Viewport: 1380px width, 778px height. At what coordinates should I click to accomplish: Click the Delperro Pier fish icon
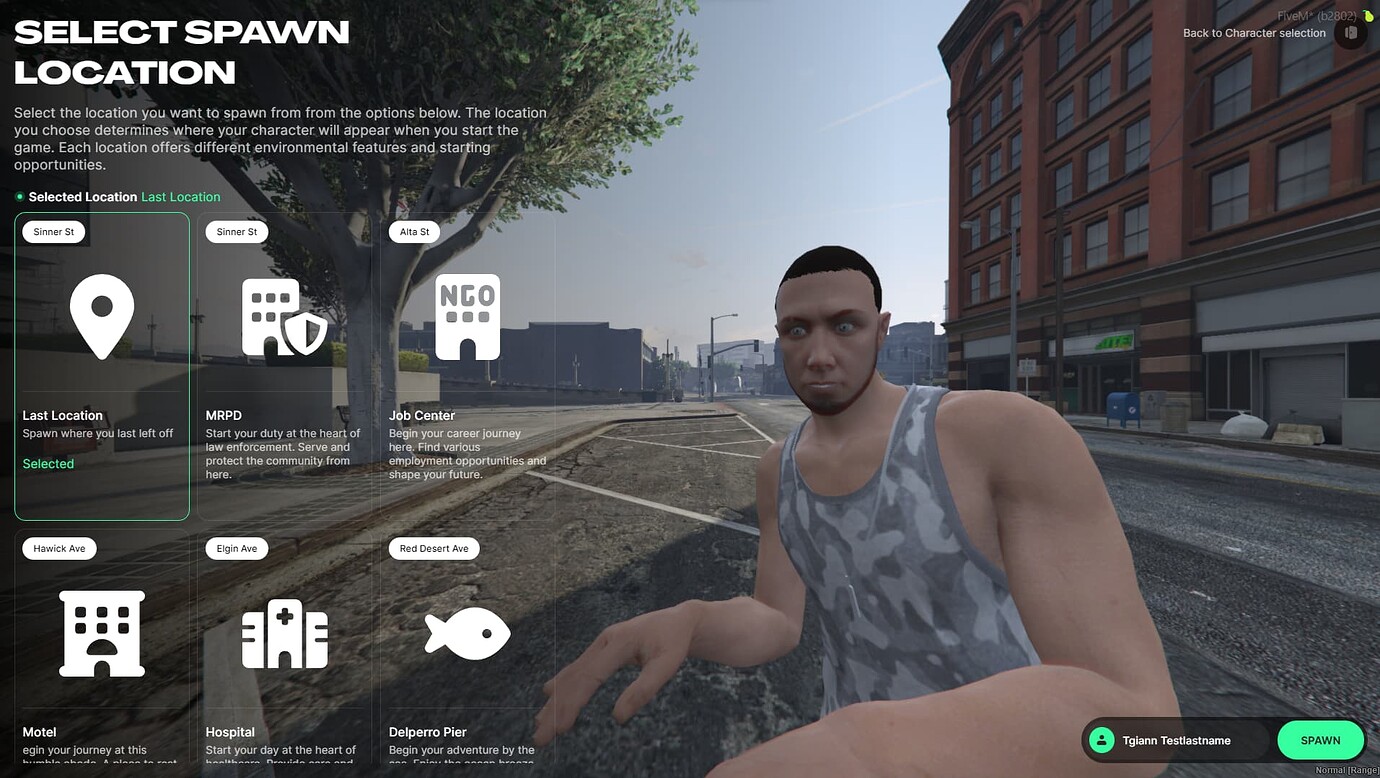[x=467, y=633]
